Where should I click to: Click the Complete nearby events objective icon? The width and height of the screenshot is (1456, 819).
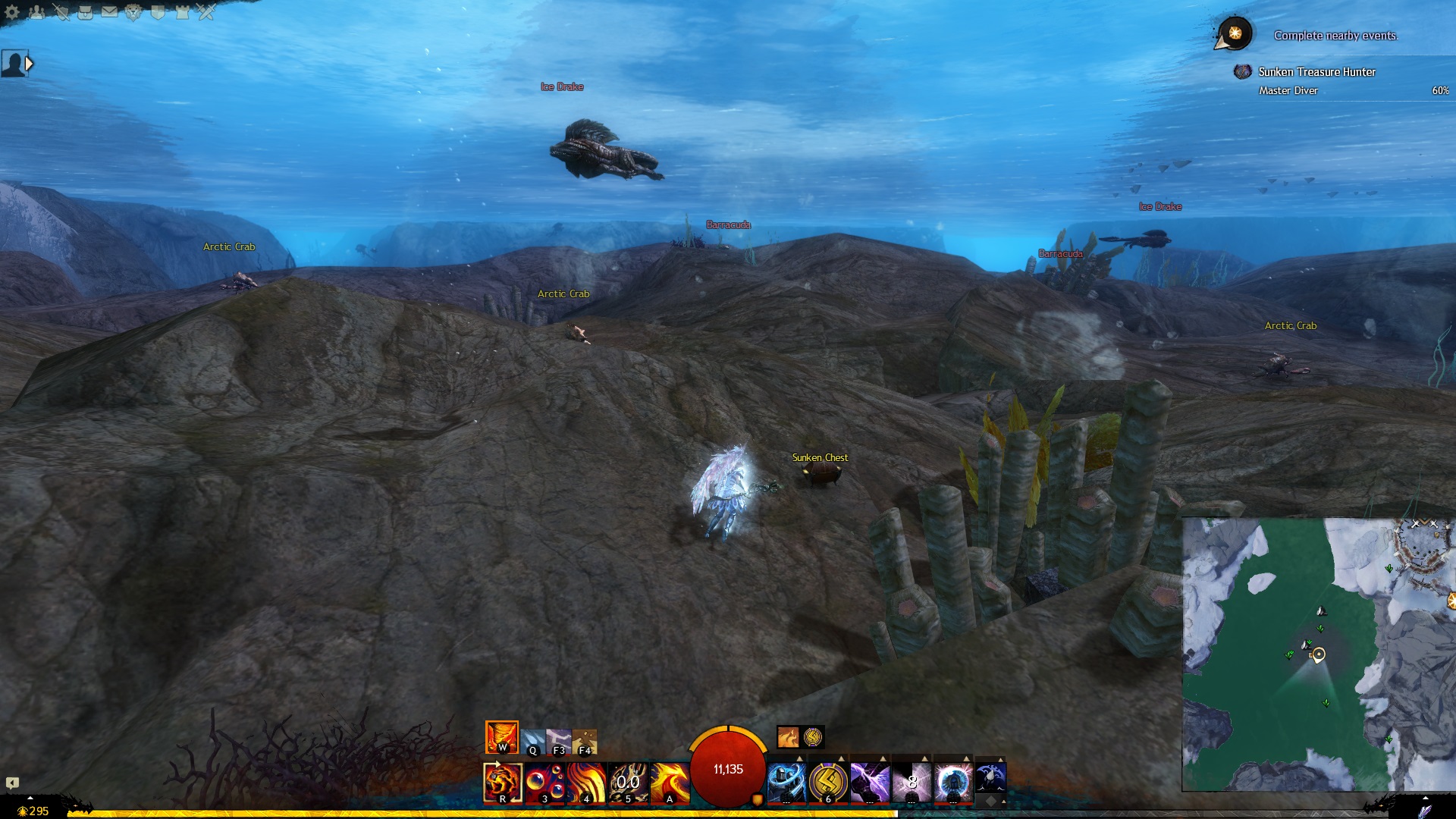coord(1235,33)
